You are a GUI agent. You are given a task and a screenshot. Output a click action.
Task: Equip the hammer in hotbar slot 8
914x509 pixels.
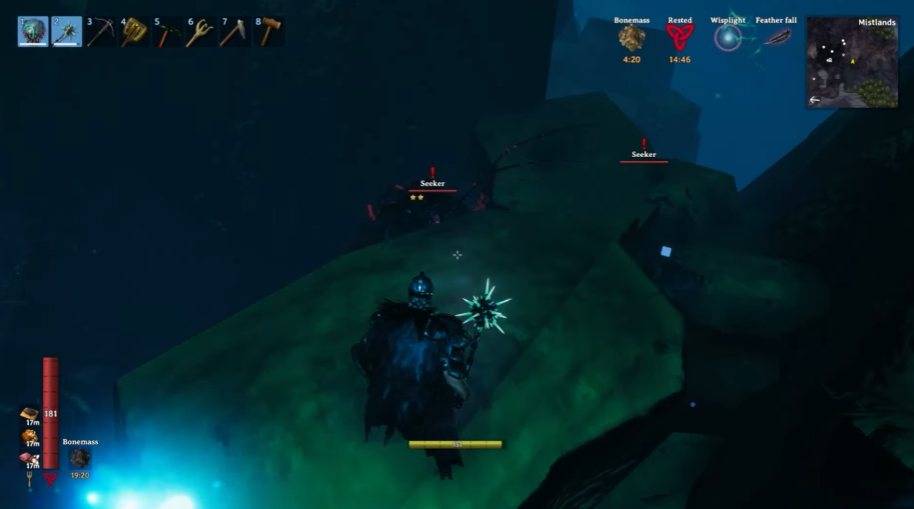[269, 32]
